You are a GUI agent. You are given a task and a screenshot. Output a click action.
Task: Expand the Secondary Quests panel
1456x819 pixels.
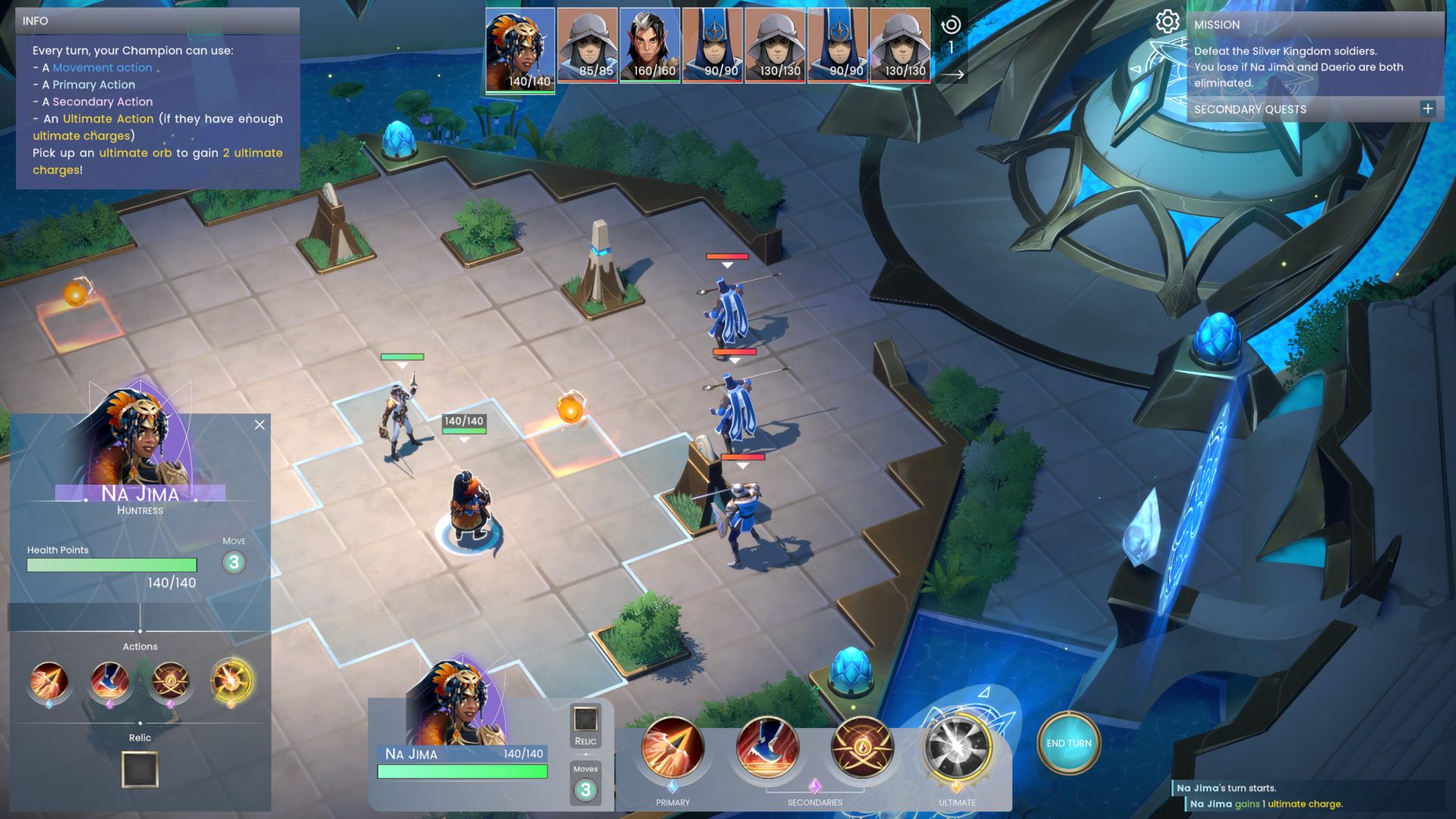click(1427, 108)
